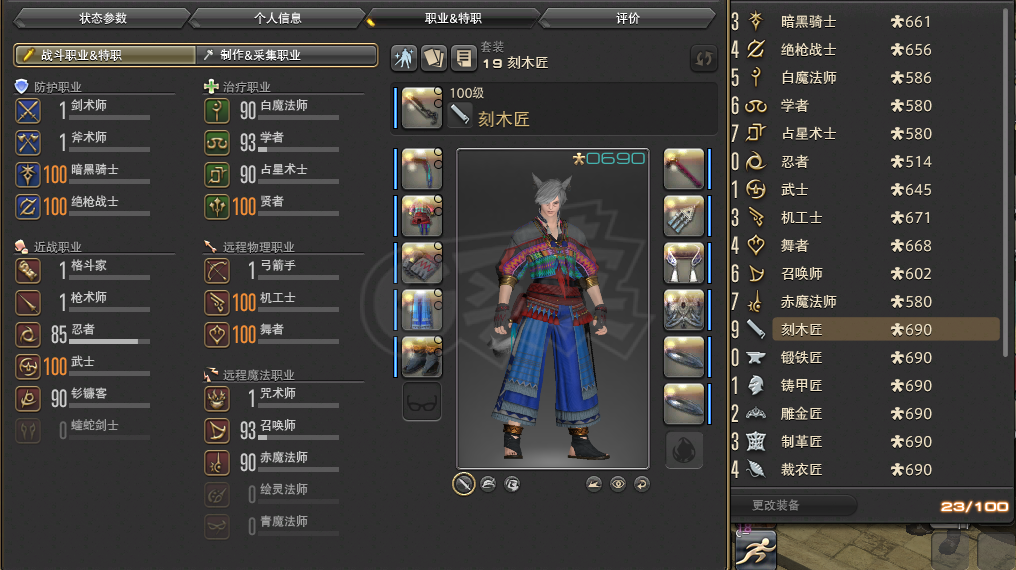This screenshot has height=570, width=1016.
Task: Open the empty glasses equipment slot
Action: pyautogui.click(x=422, y=402)
